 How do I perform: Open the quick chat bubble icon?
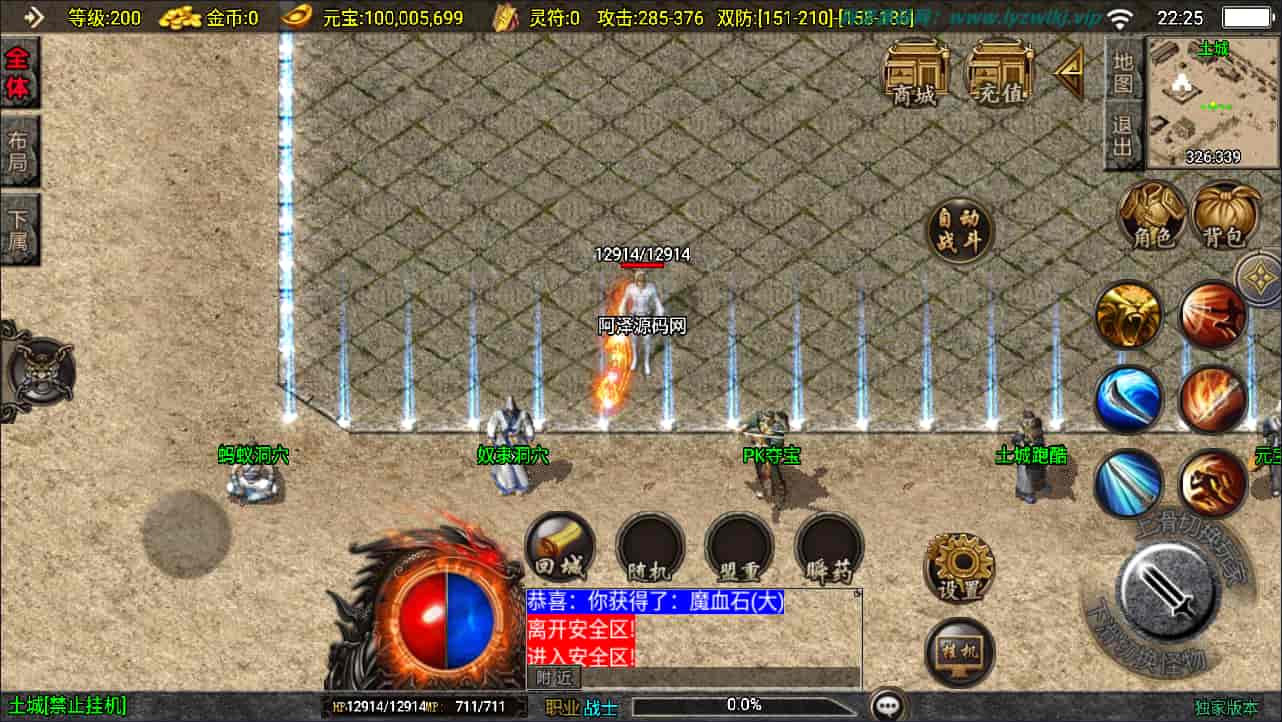[890, 705]
